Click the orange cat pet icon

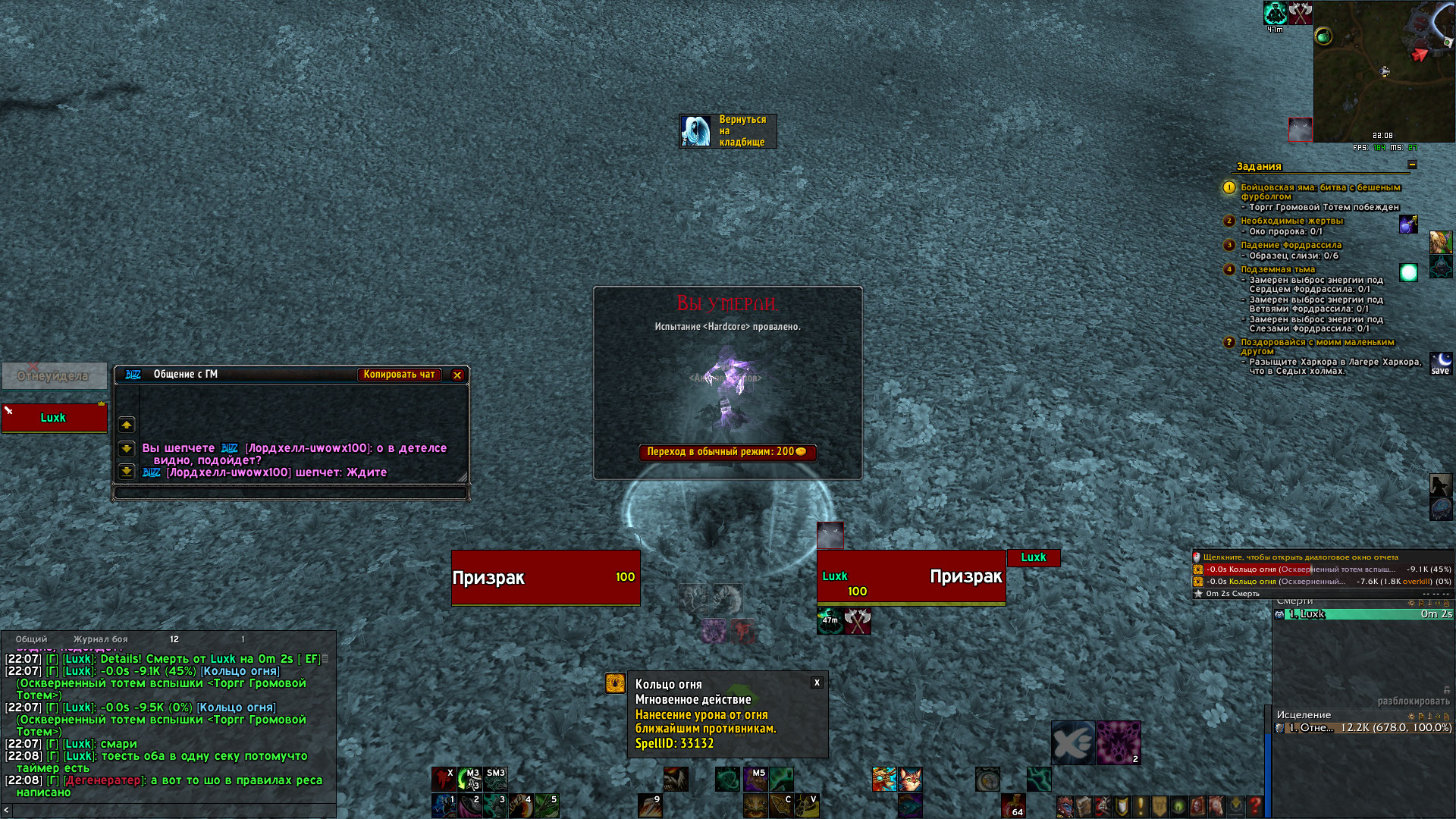[910, 779]
